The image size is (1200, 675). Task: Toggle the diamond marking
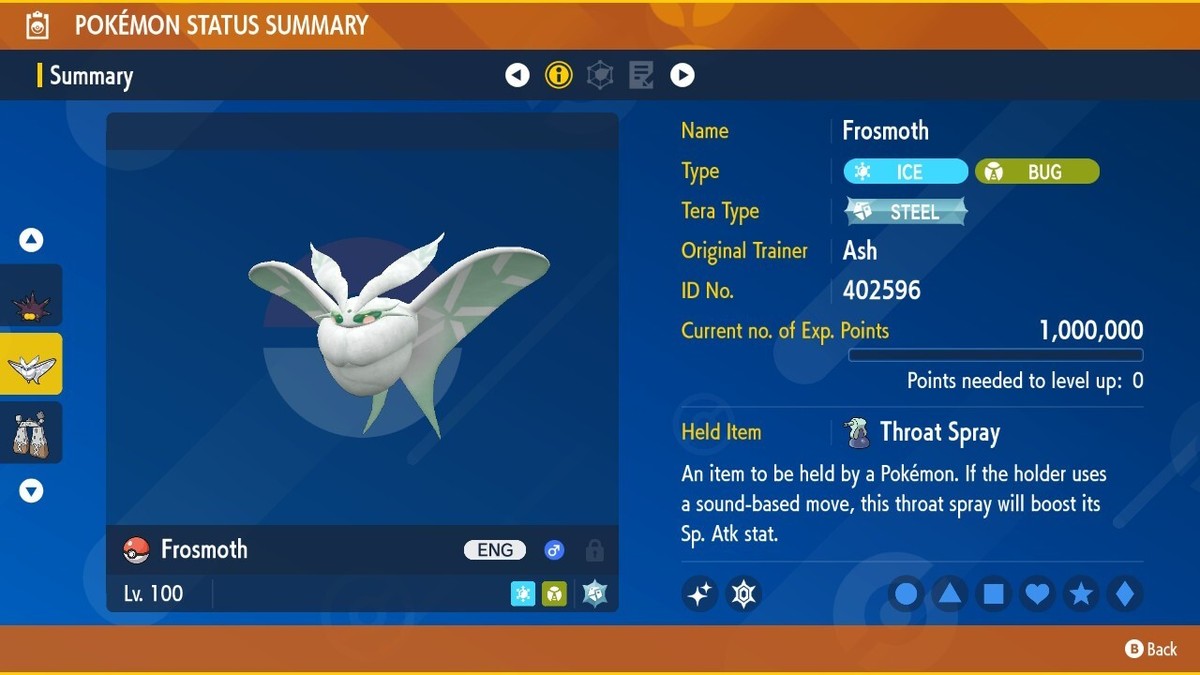(x=1125, y=595)
